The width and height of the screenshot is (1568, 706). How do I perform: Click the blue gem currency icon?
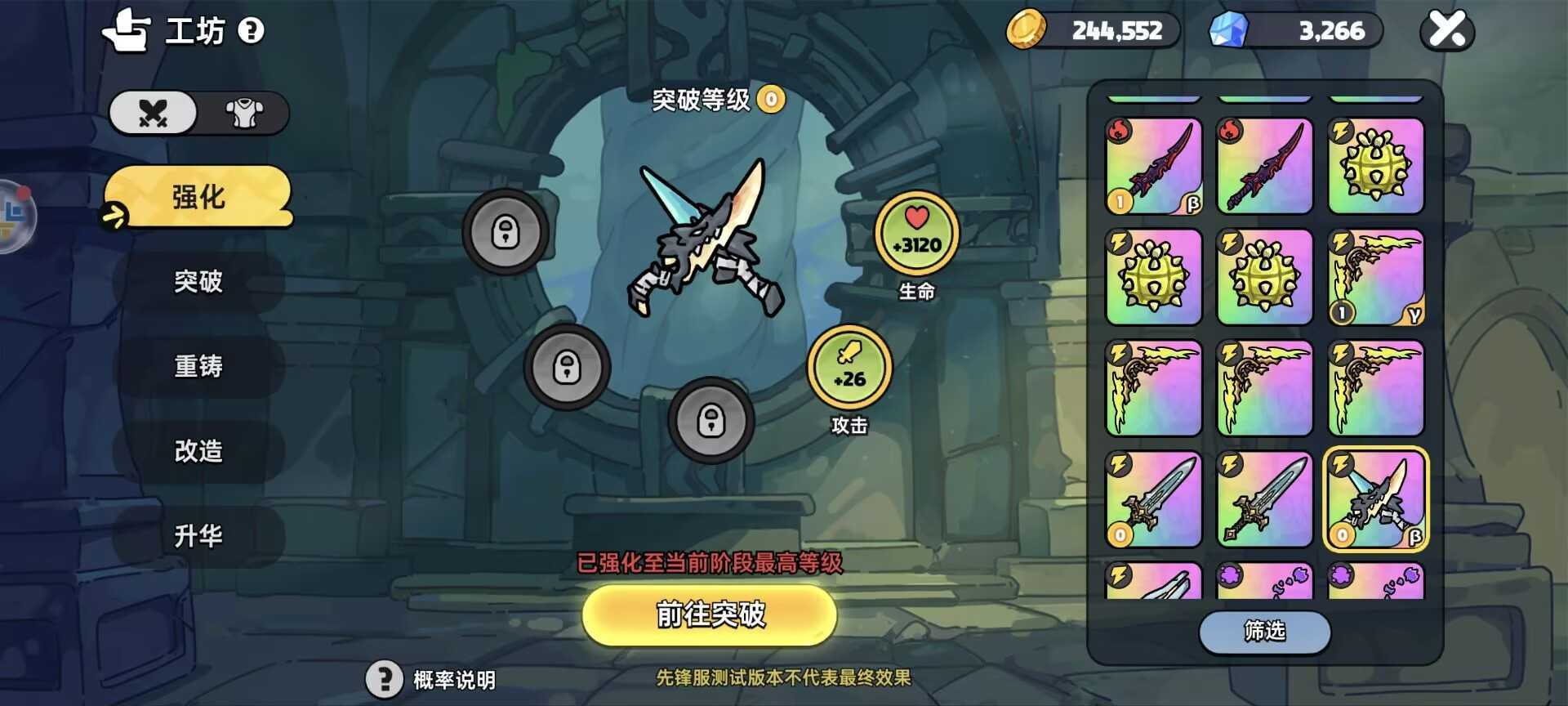(1227, 29)
